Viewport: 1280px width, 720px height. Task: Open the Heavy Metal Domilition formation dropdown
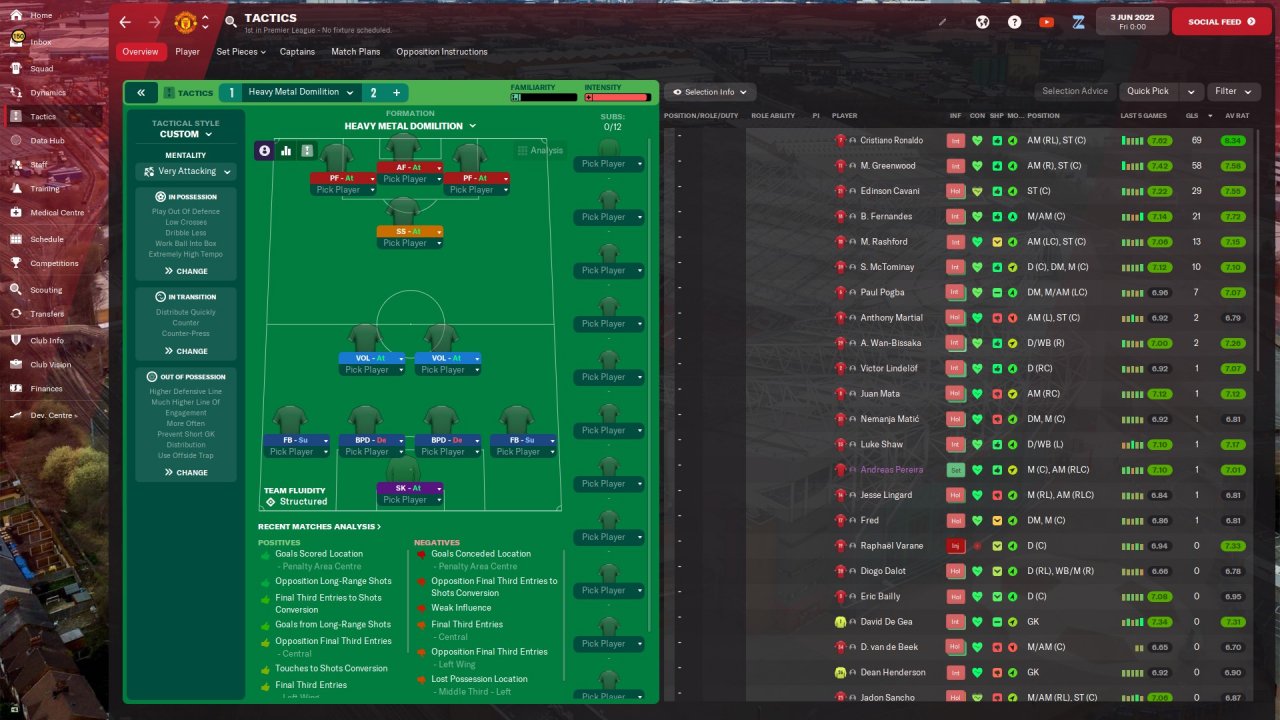click(x=410, y=126)
